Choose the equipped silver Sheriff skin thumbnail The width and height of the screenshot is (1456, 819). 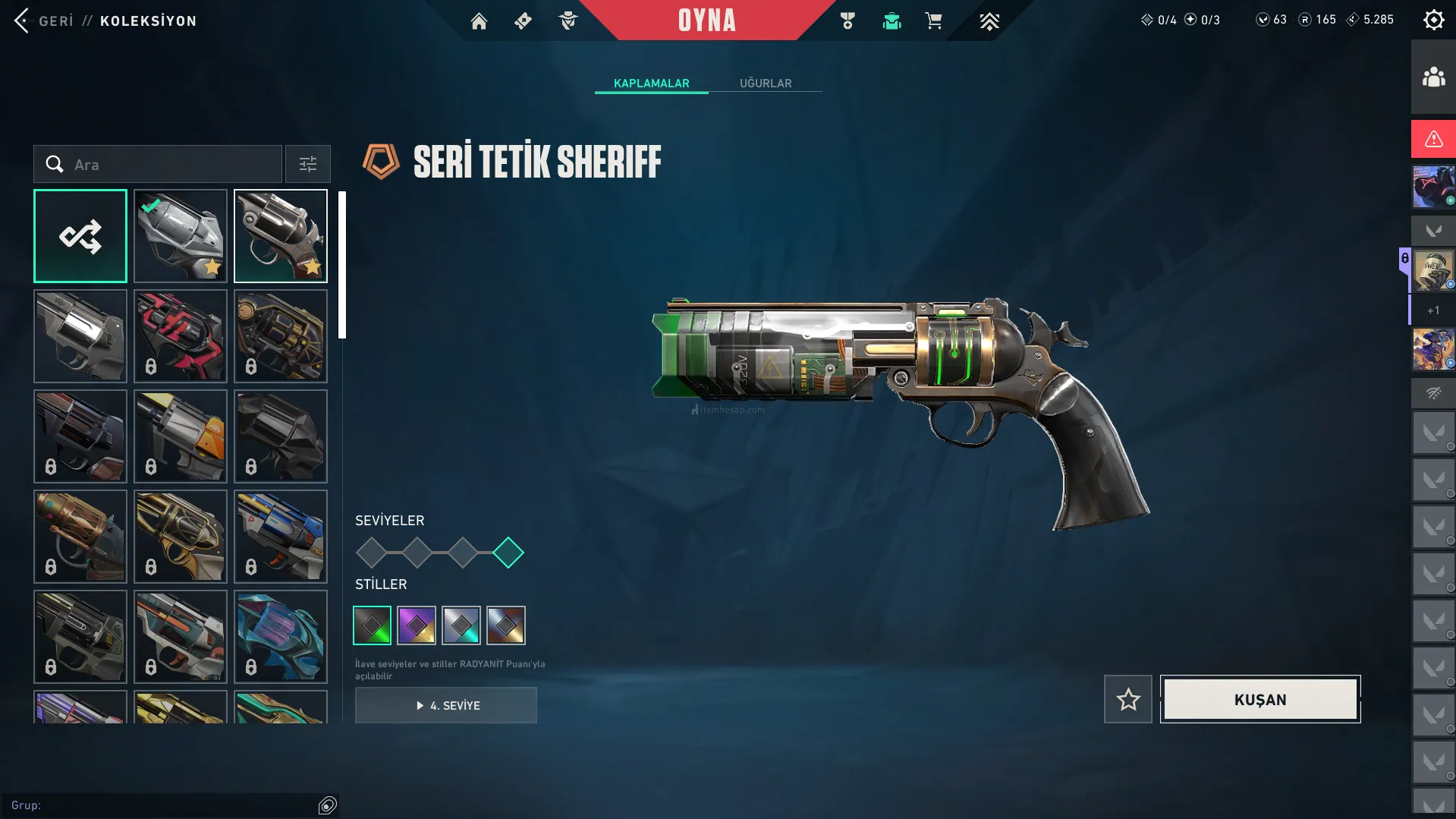181,236
